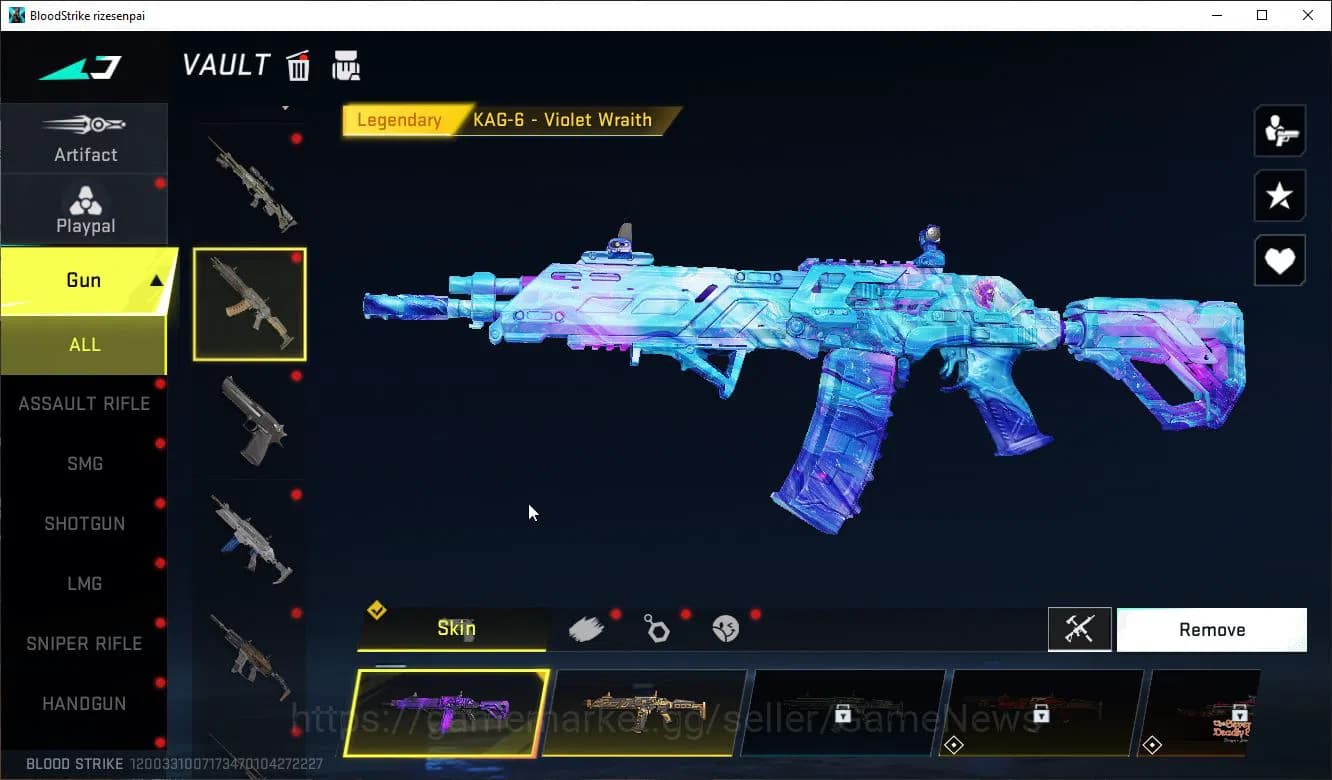Viewport: 1332px width, 780px height.
Task: Select the black pistol thumbnail in gun list
Action: click(250, 420)
